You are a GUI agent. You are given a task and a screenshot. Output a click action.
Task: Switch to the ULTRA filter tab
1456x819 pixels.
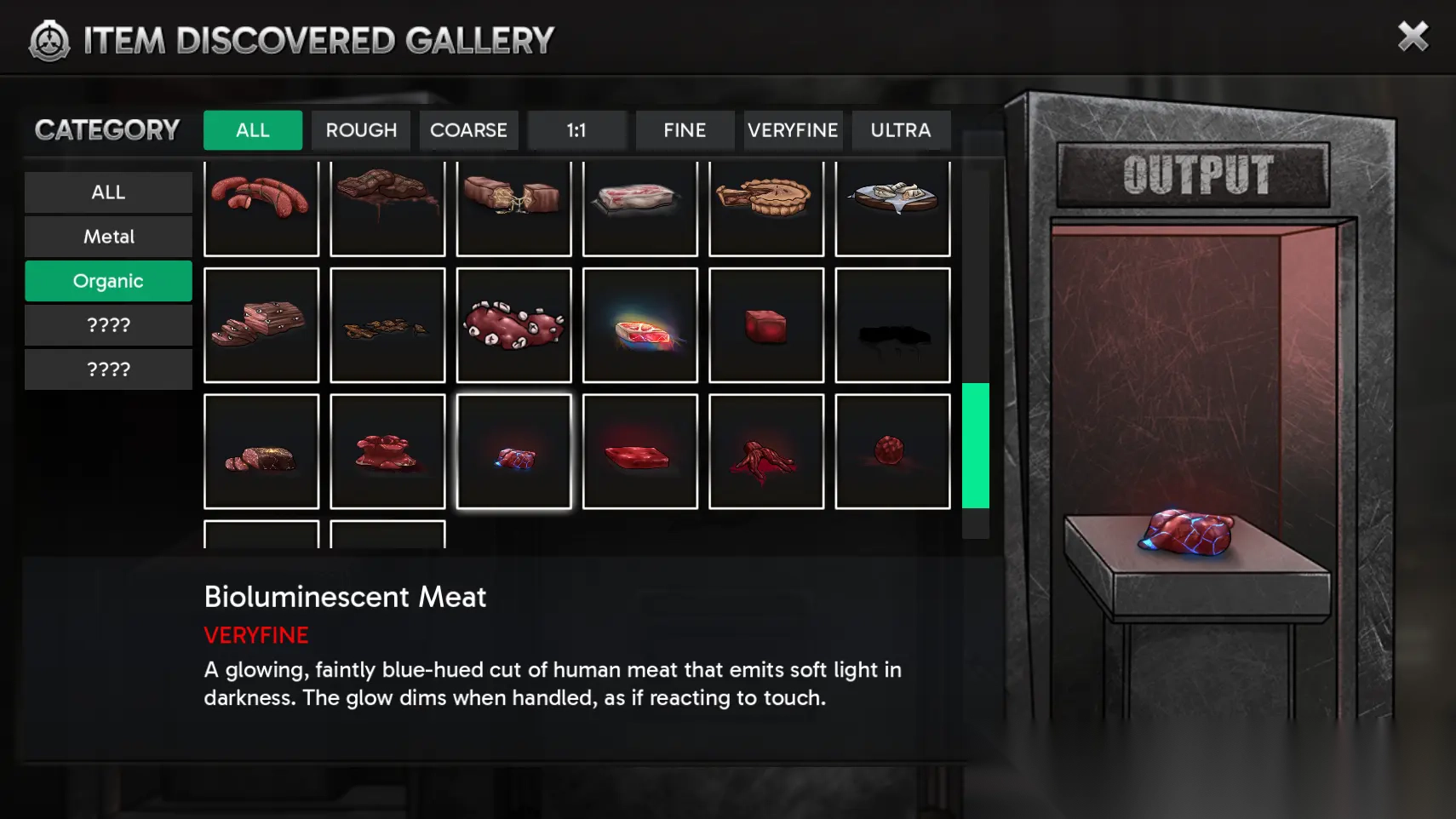(x=901, y=130)
